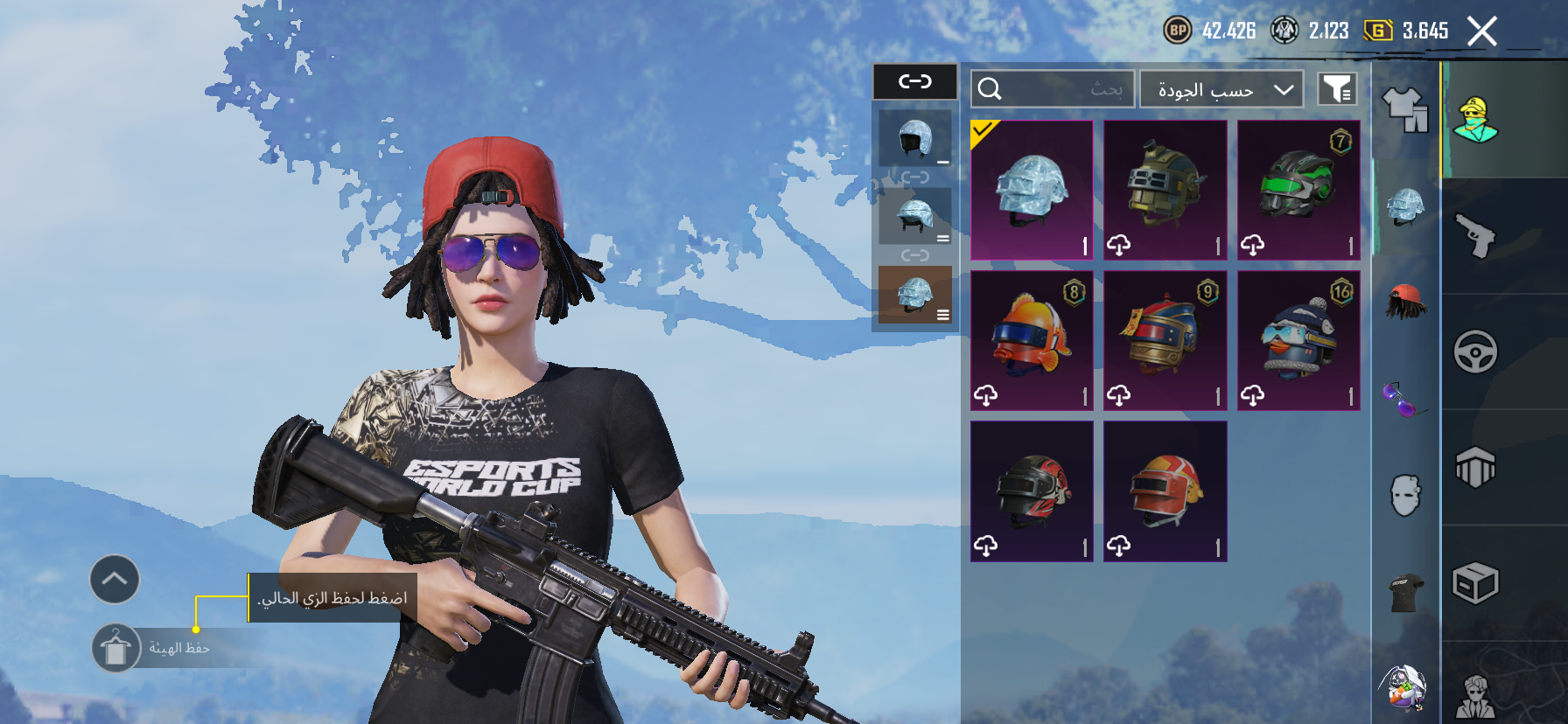Pick the orange goldfish helmet skin
The height and width of the screenshot is (724, 1568).
tap(1032, 341)
